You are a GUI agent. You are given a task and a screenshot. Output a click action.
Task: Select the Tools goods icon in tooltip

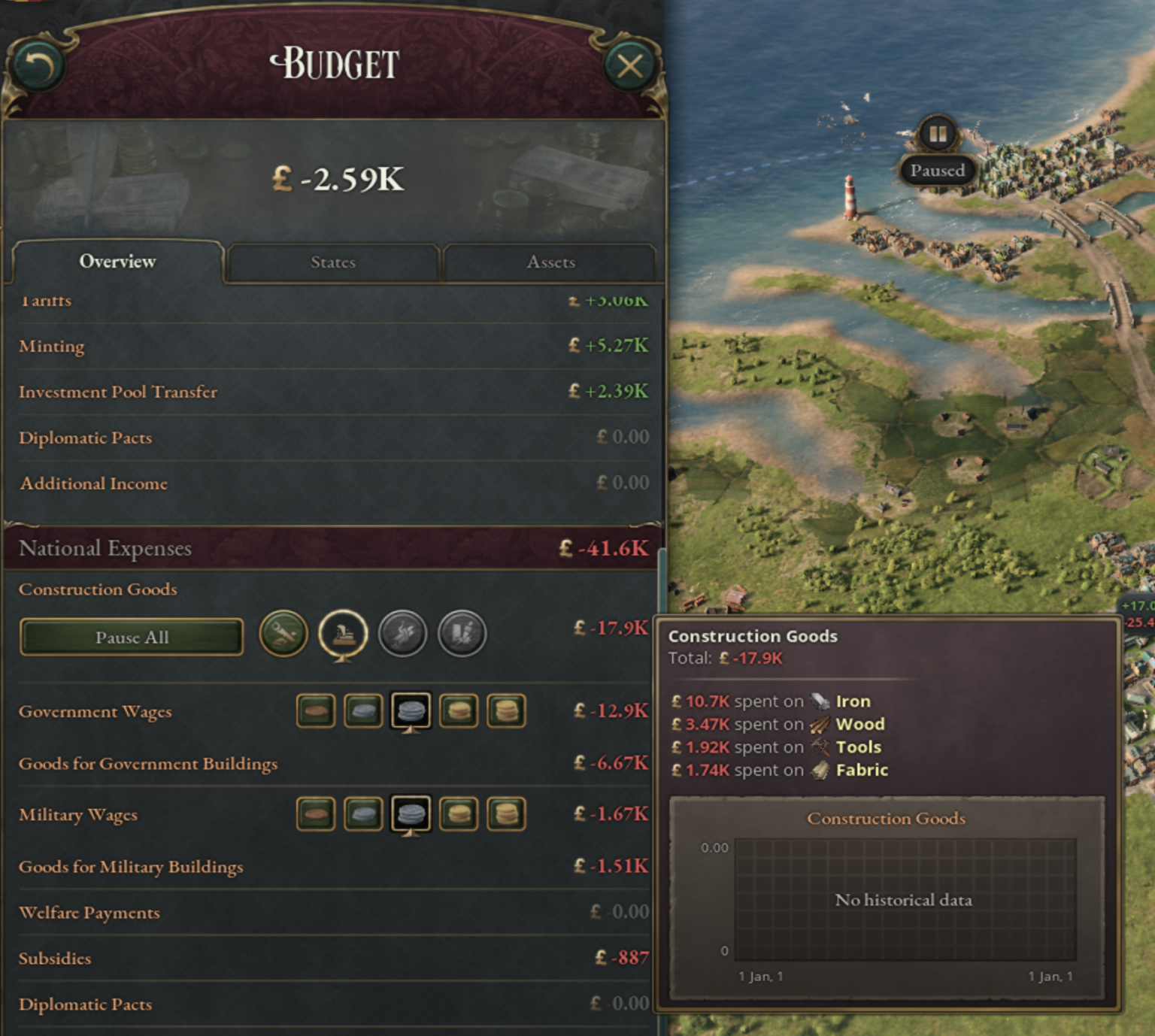[x=820, y=747]
